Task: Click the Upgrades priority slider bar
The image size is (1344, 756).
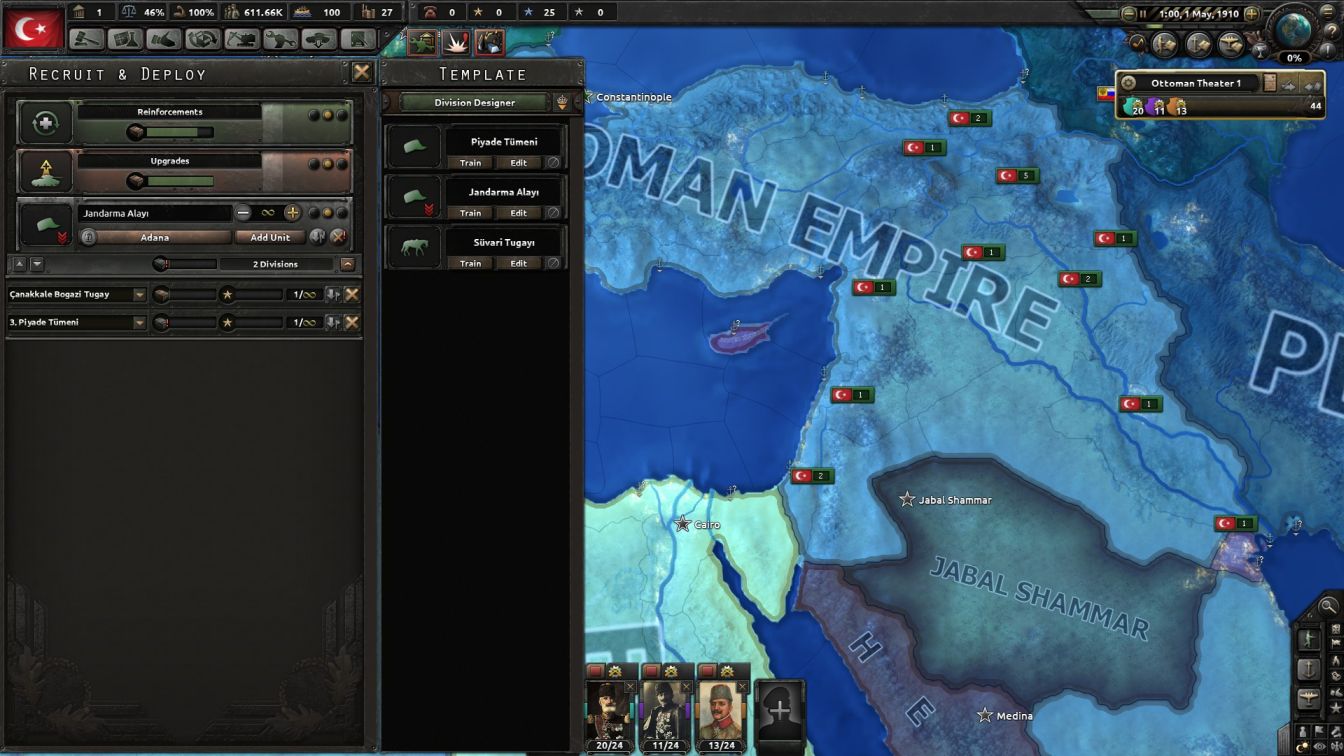Action: (180, 180)
